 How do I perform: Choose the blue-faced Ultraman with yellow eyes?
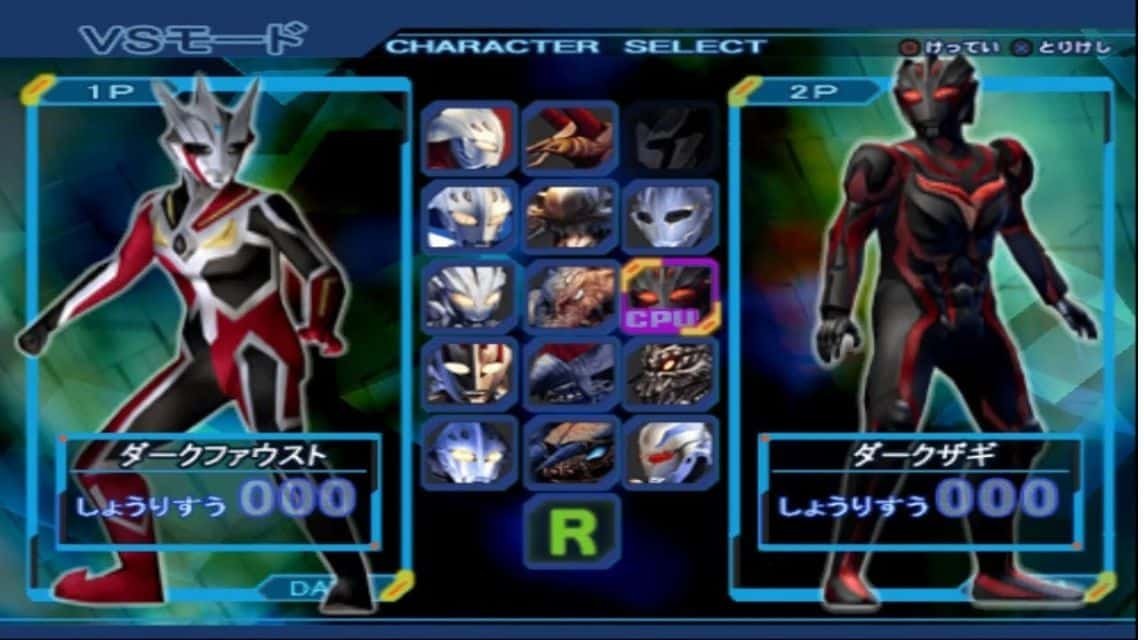pos(469,452)
